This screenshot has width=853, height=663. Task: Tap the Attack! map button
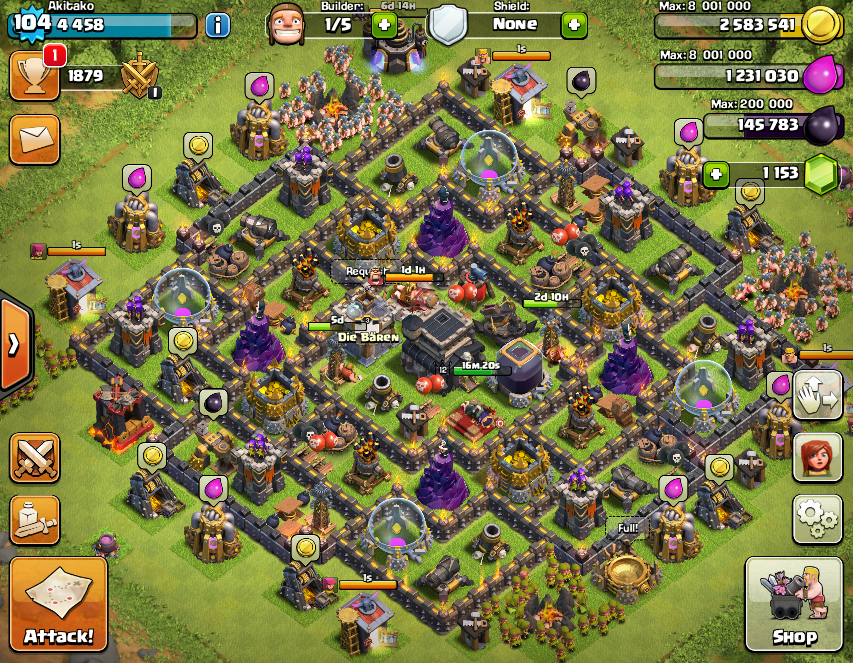coord(59,603)
